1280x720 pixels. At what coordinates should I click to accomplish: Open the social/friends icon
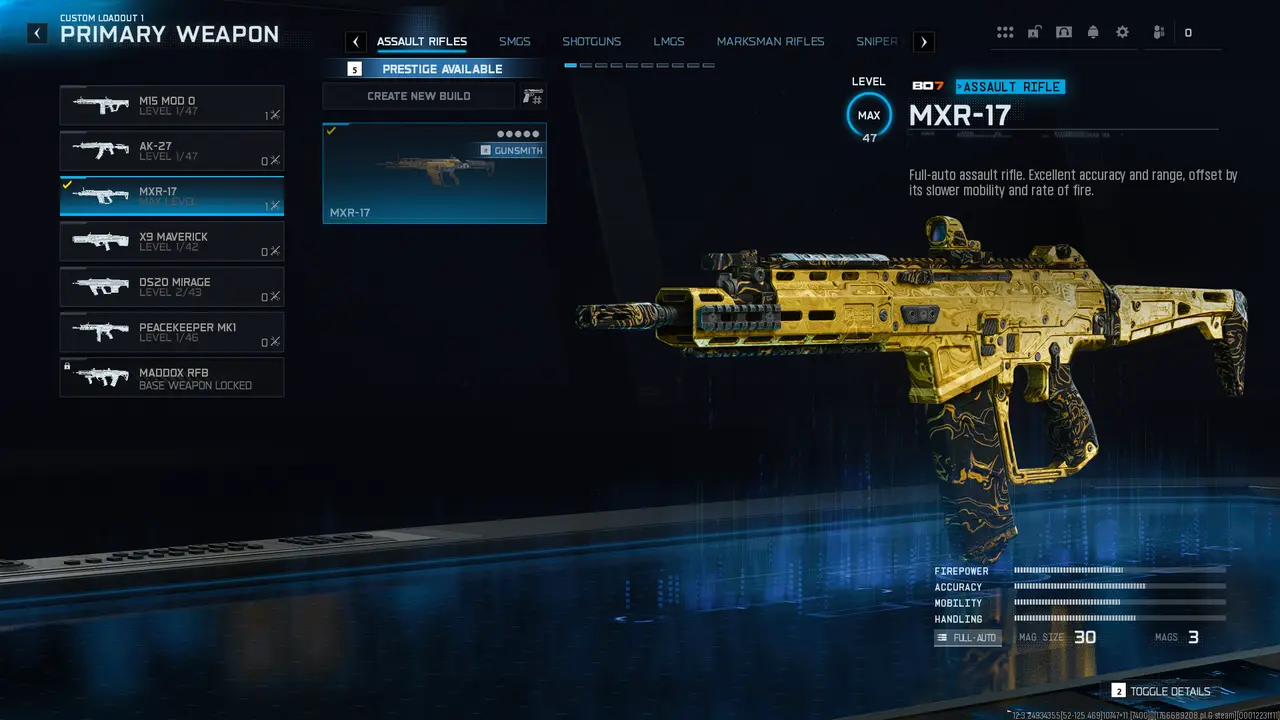[x=1157, y=31]
